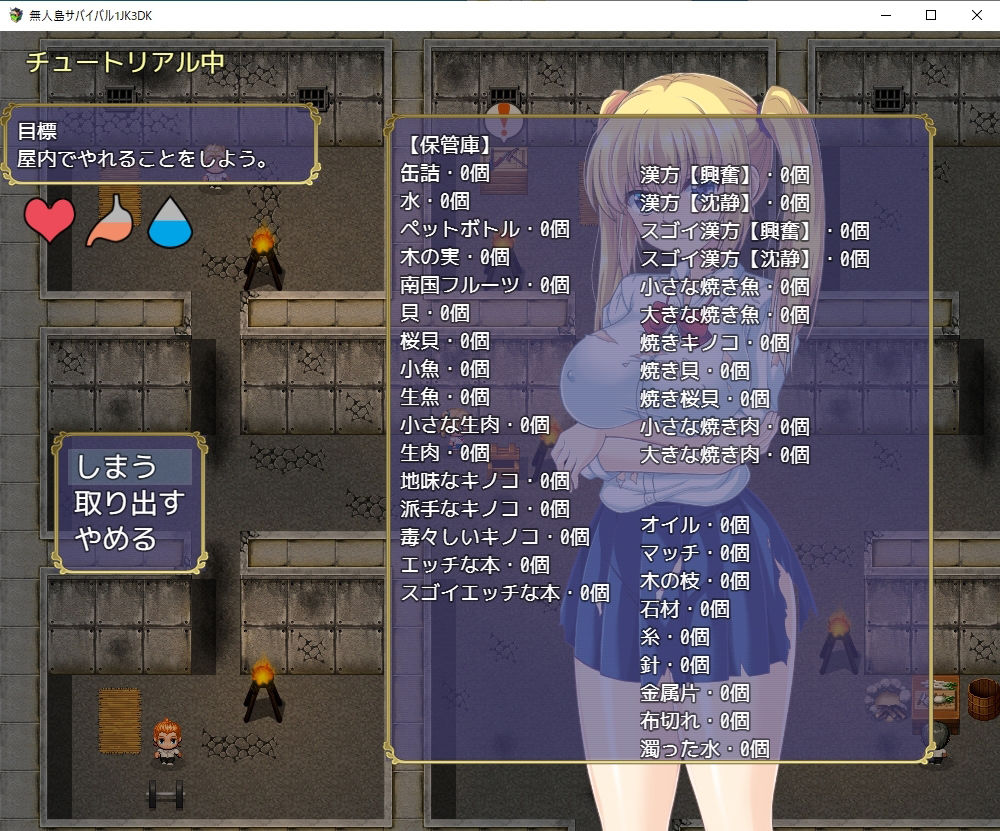This screenshot has width=1000, height=831.
Task: Close the game window
Action: tap(976, 15)
